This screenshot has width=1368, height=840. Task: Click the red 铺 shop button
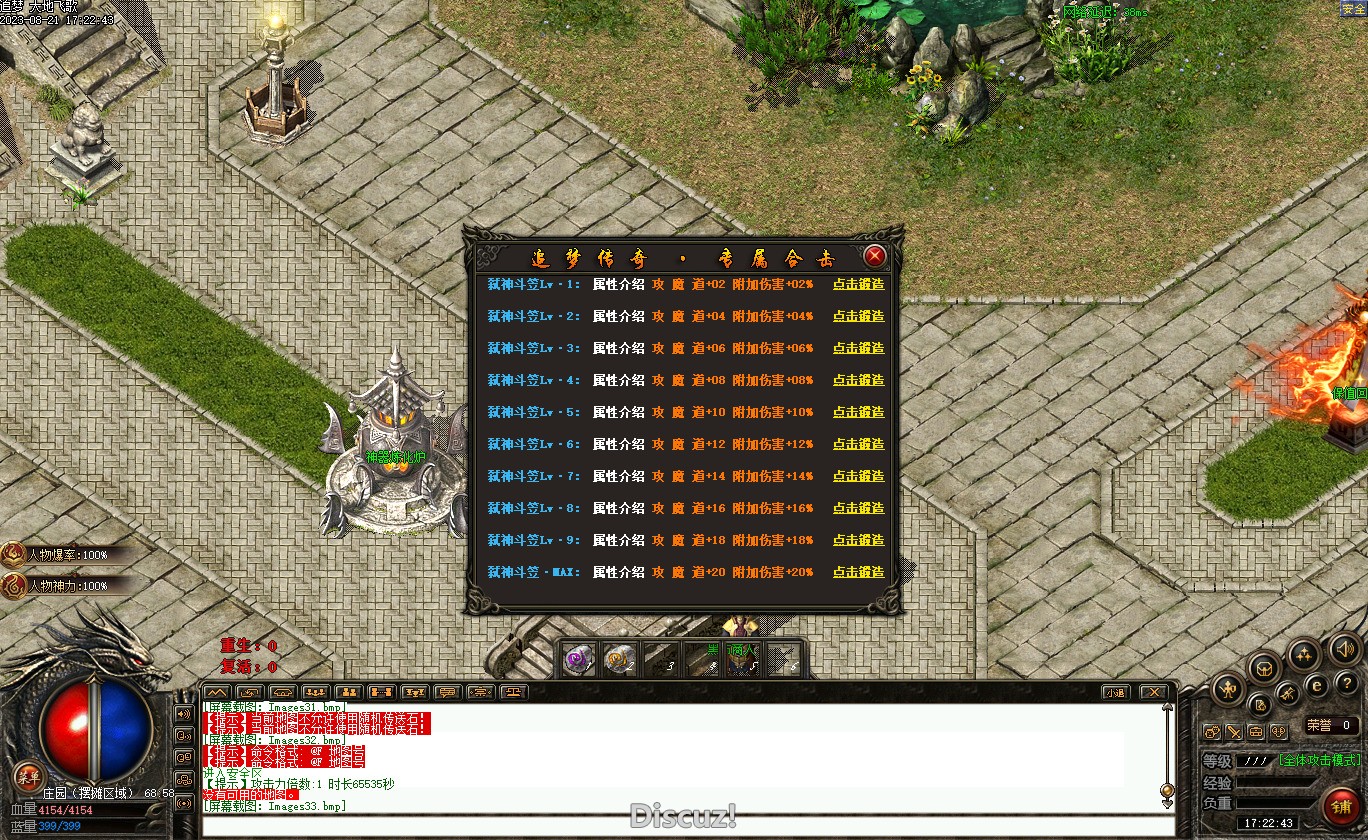(1340, 806)
